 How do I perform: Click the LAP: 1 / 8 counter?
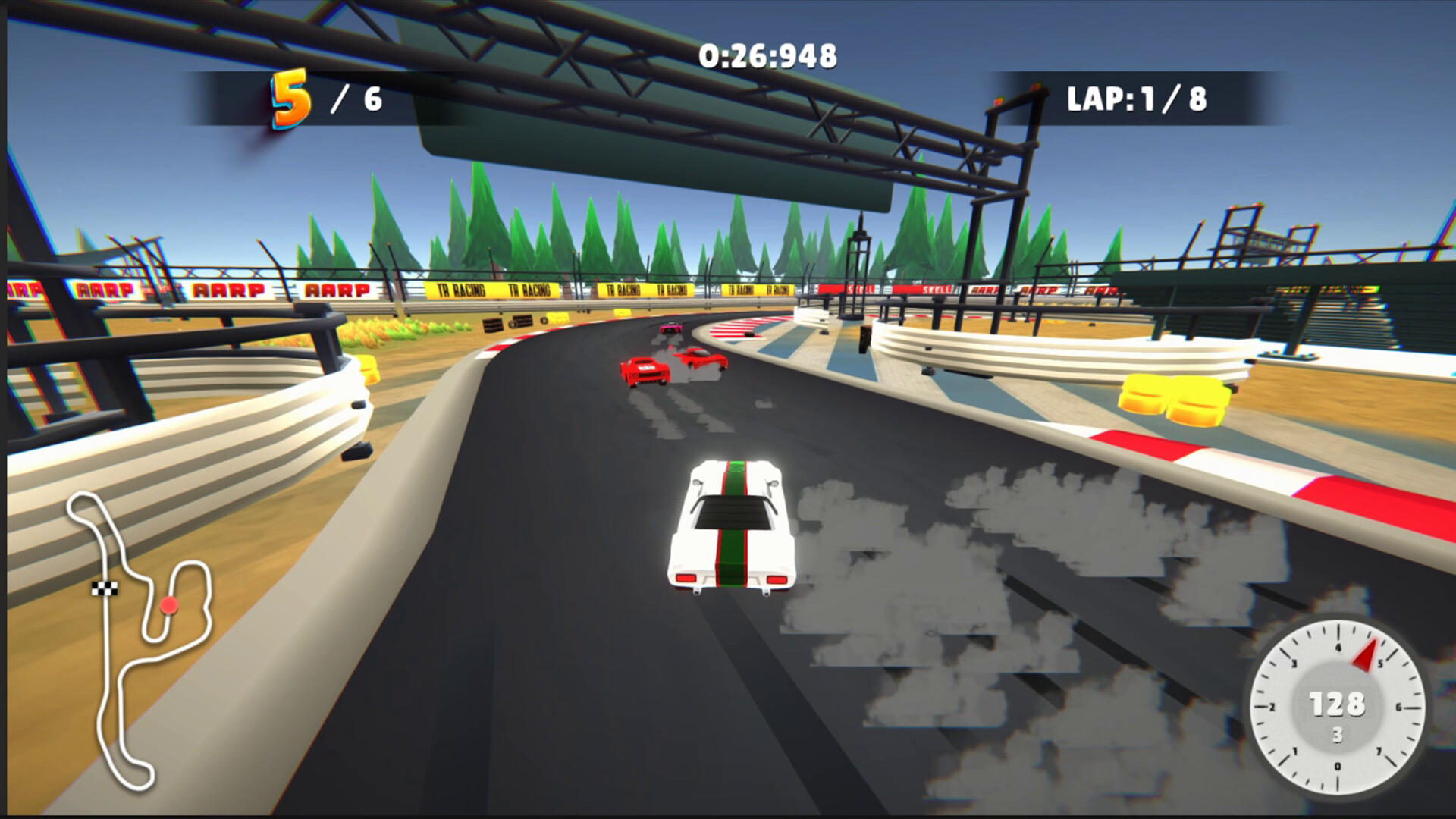pos(1137,97)
